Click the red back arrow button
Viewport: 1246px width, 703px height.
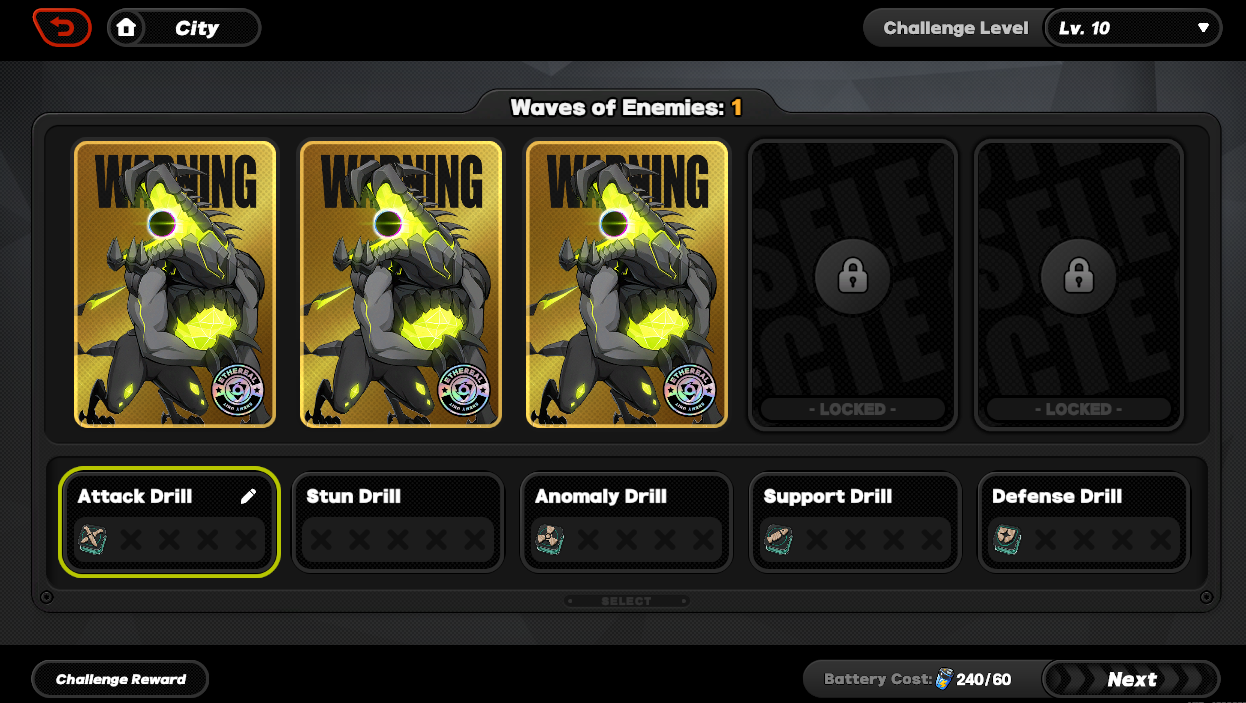click(x=61, y=27)
